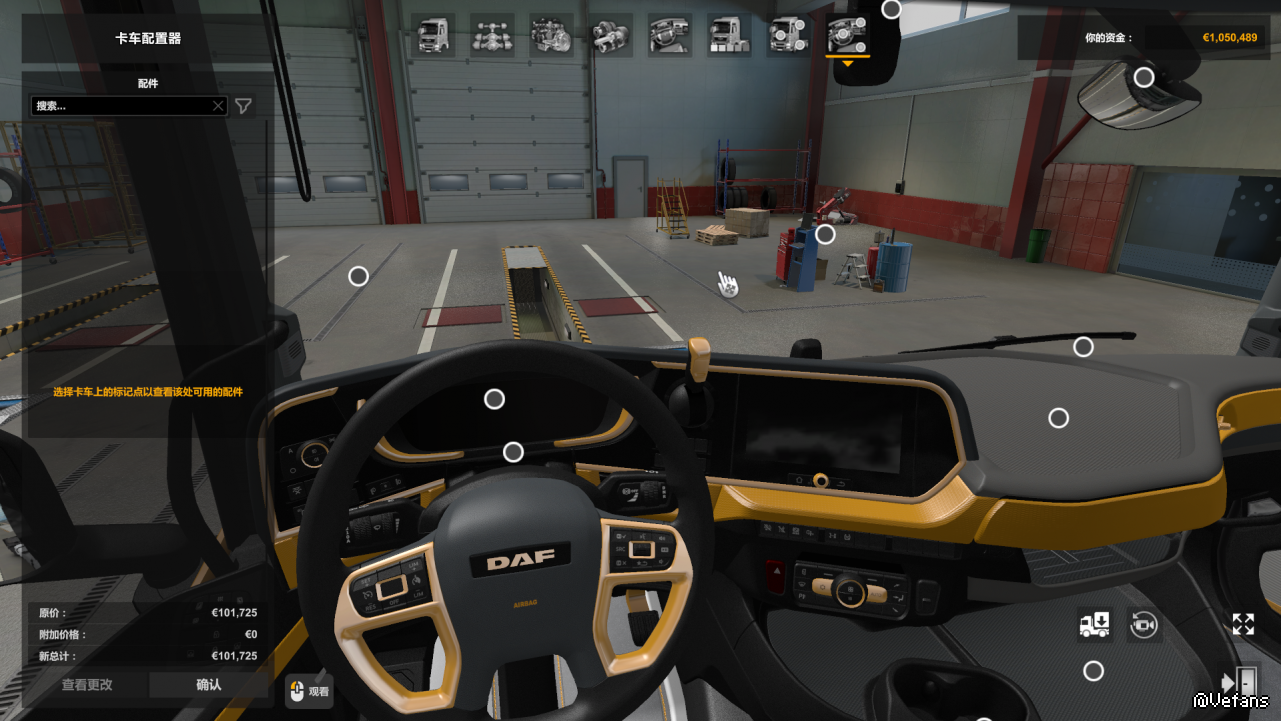This screenshot has height=721, width=1281.
Task: Open the interior dashboard tab
Action: (669, 35)
